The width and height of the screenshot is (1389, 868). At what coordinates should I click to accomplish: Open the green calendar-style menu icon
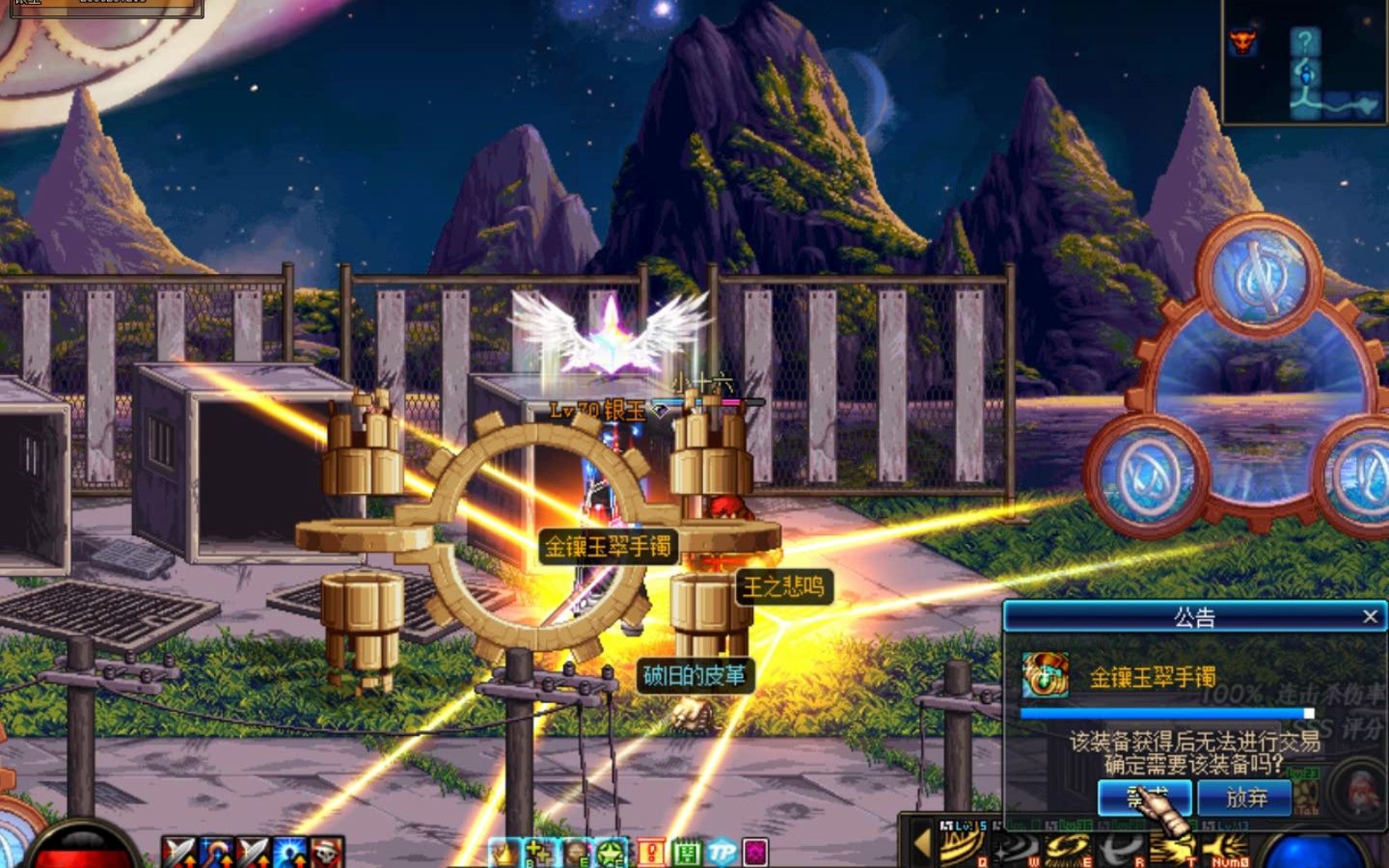[x=686, y=853]
